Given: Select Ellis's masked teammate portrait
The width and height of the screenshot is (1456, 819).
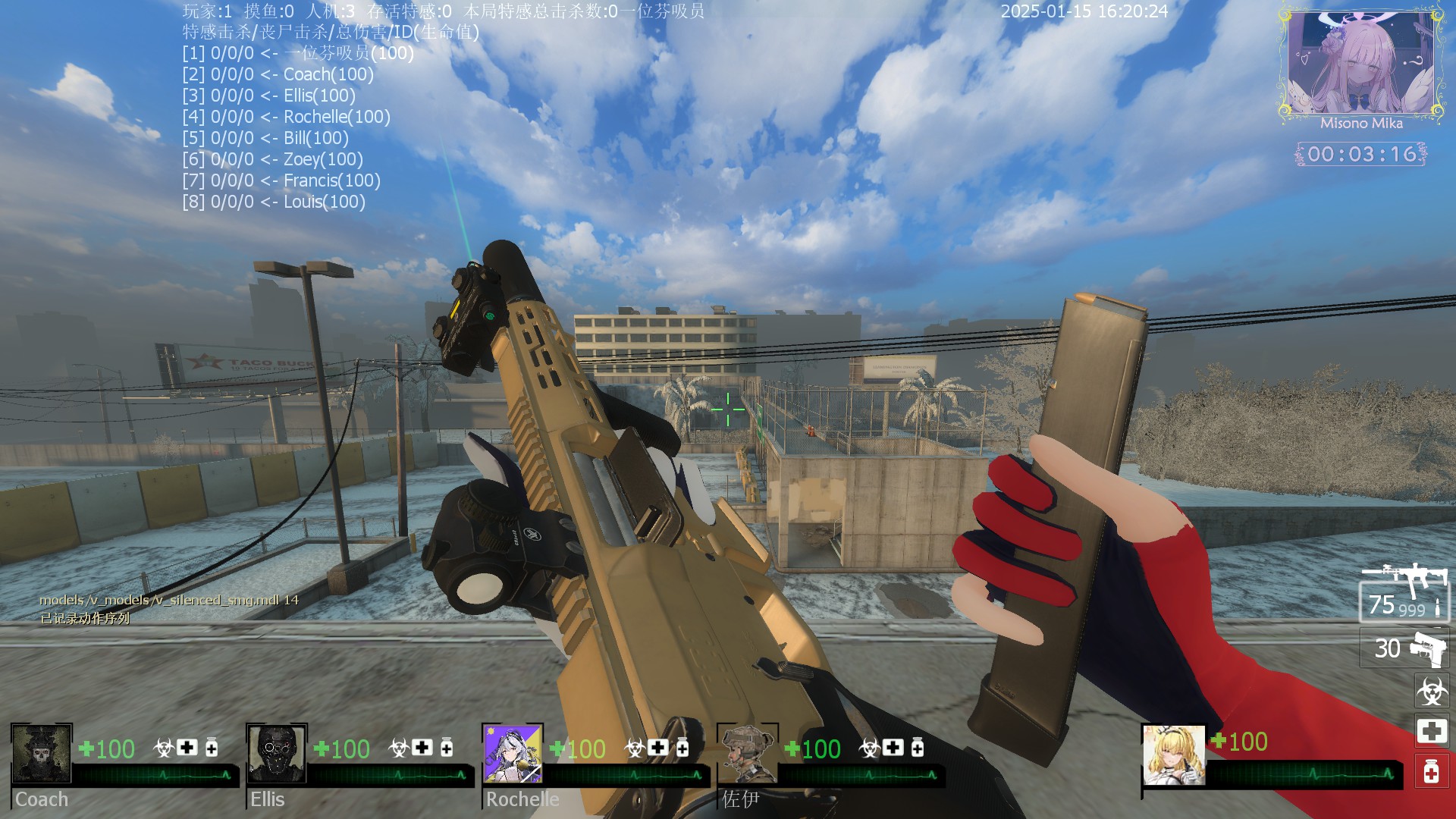Looking at the screenshot, I should tap(277, 754).
